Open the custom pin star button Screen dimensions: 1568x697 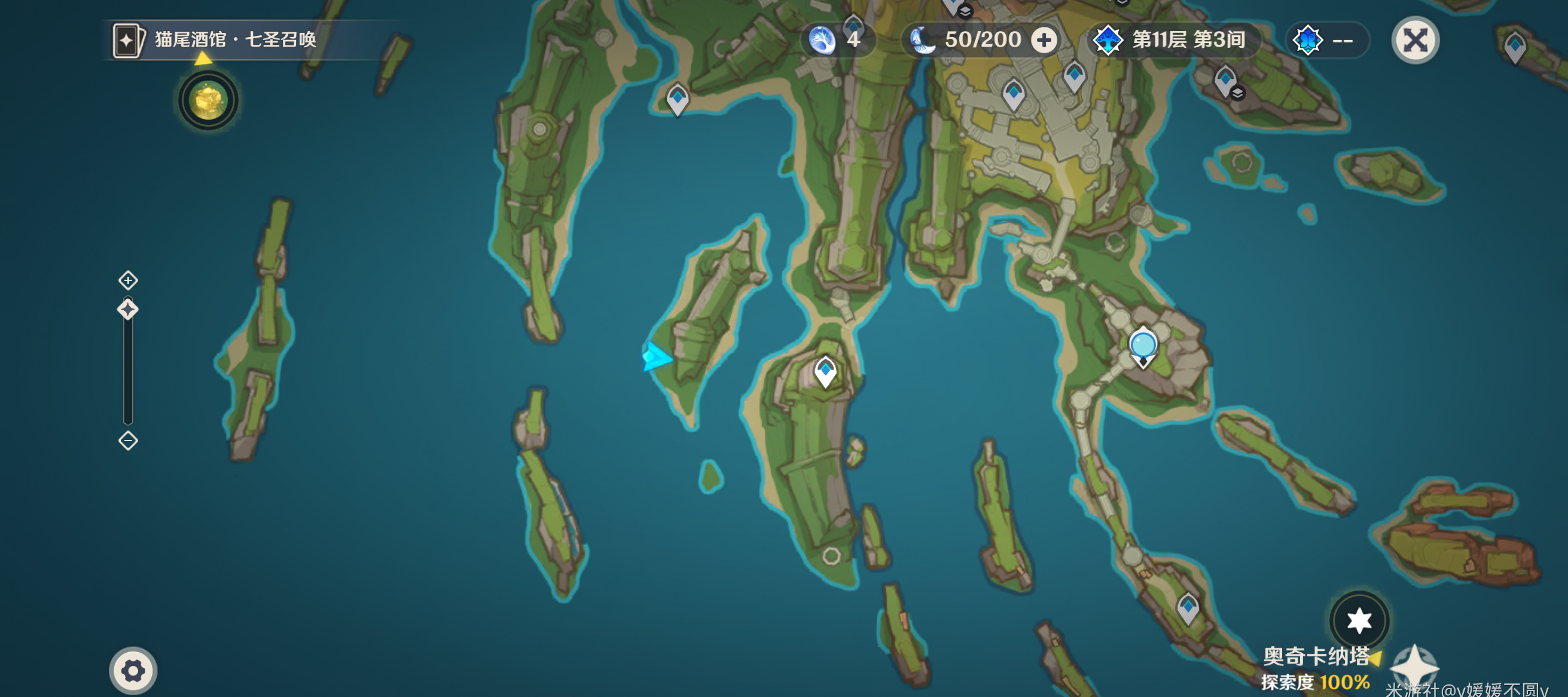click(1359, 620)
